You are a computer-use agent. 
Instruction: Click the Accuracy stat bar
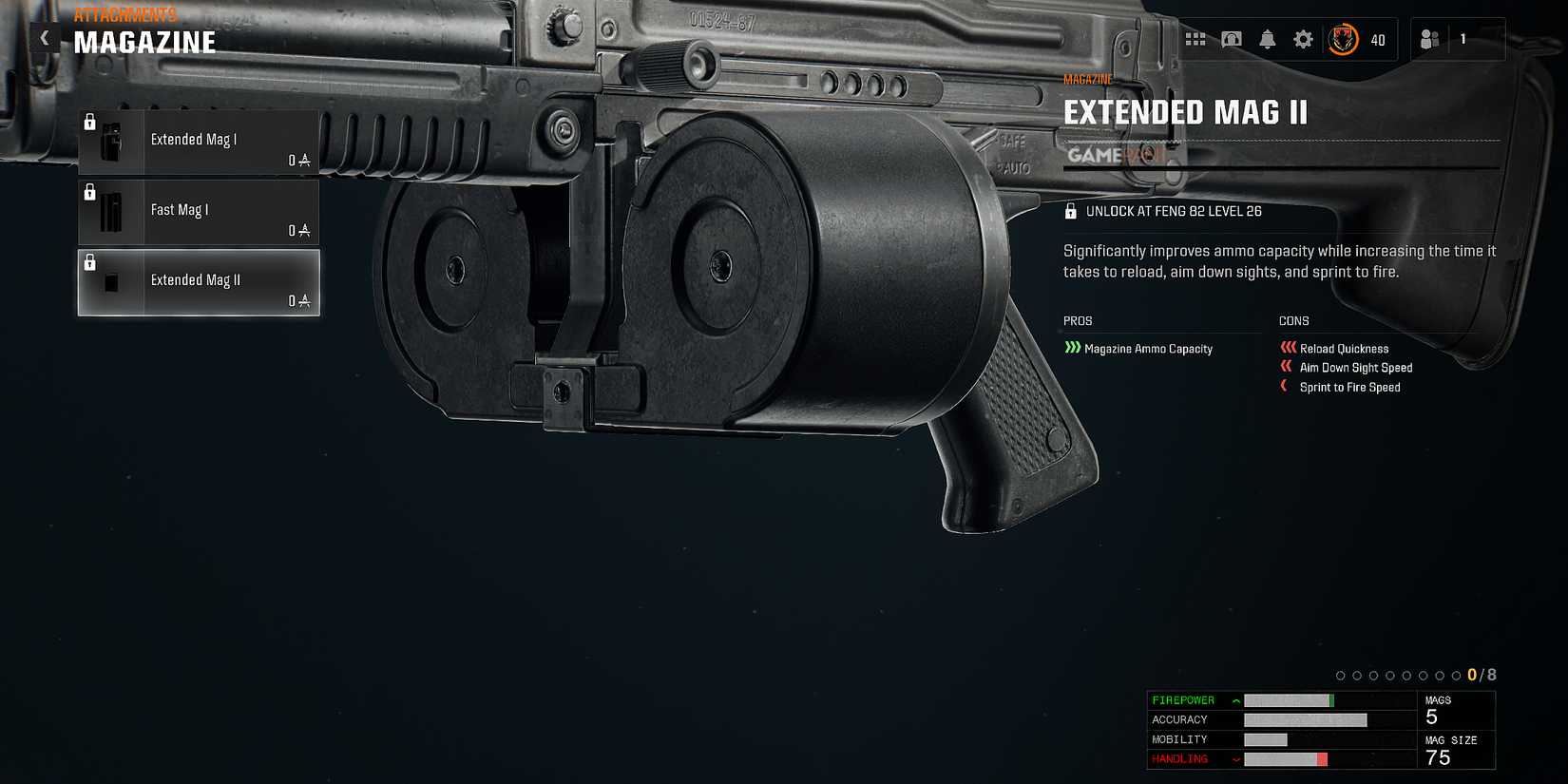(x=1304, y=719)
